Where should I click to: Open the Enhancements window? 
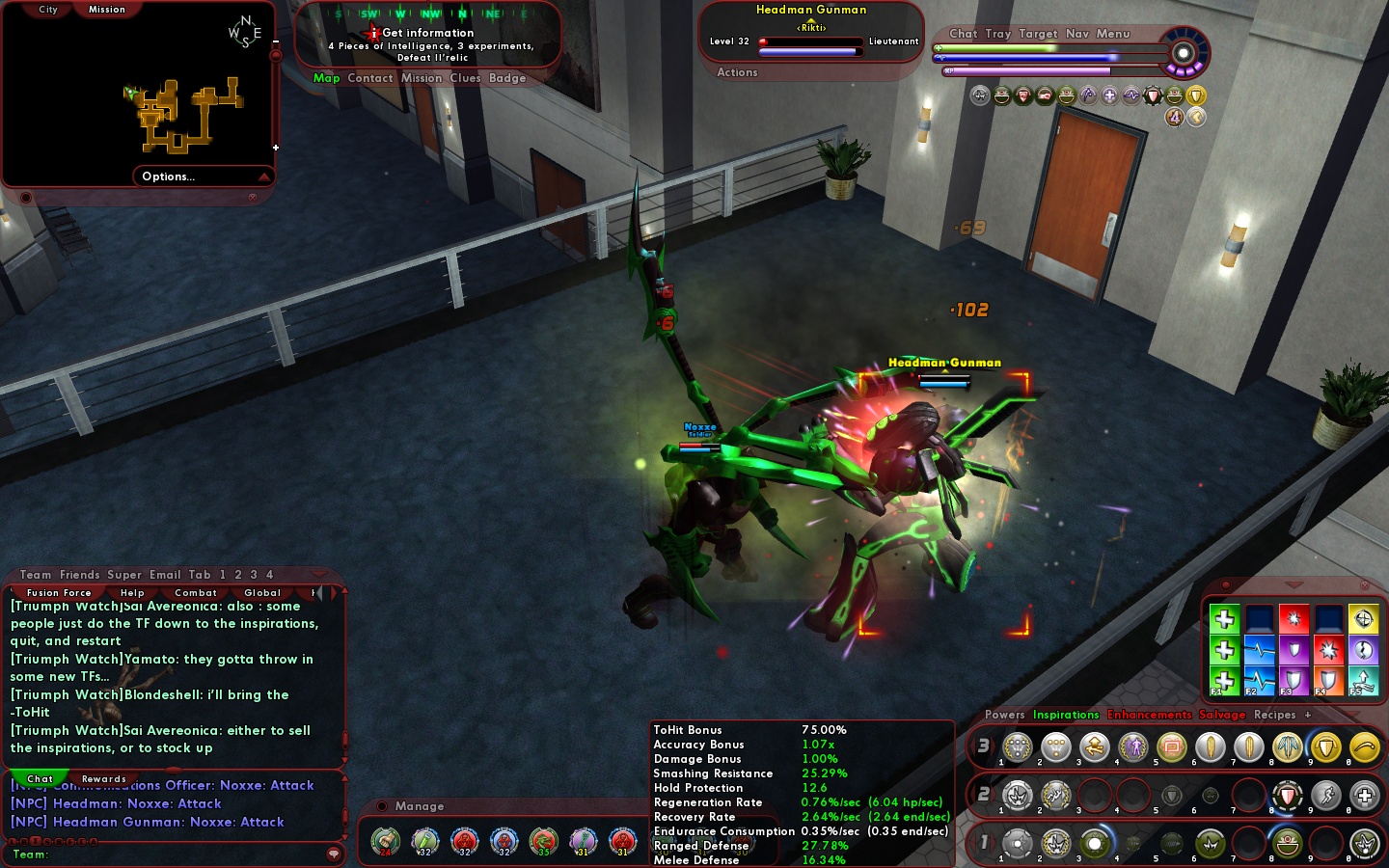1150,715
